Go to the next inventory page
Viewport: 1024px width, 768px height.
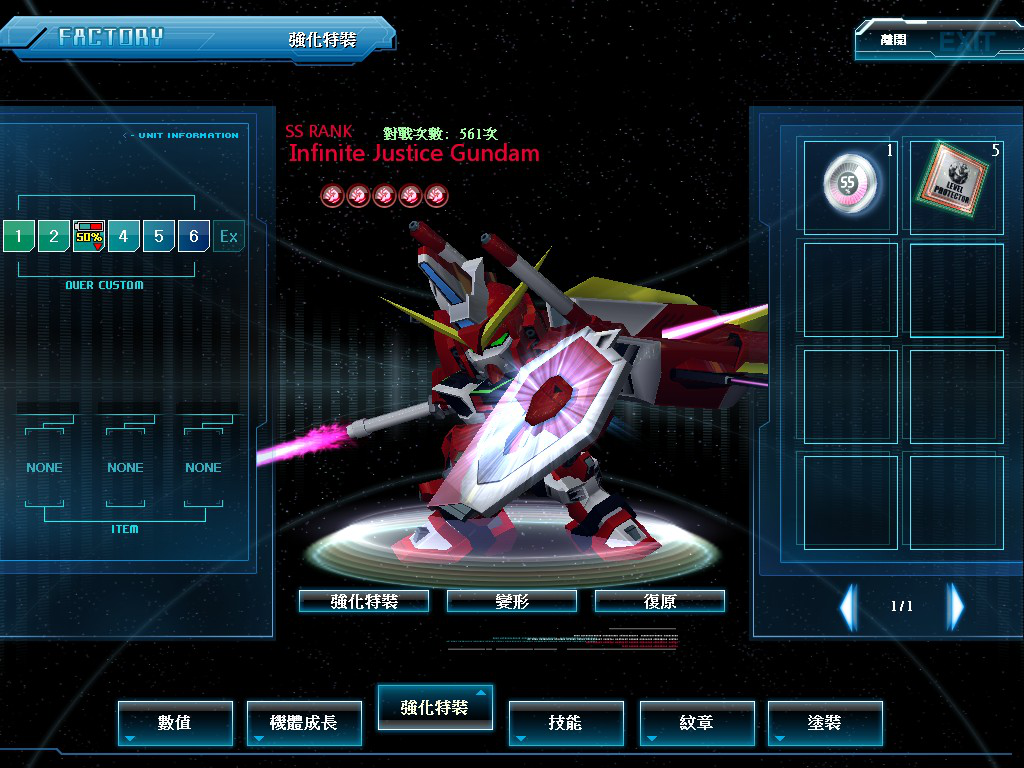[x=956, y=606]
